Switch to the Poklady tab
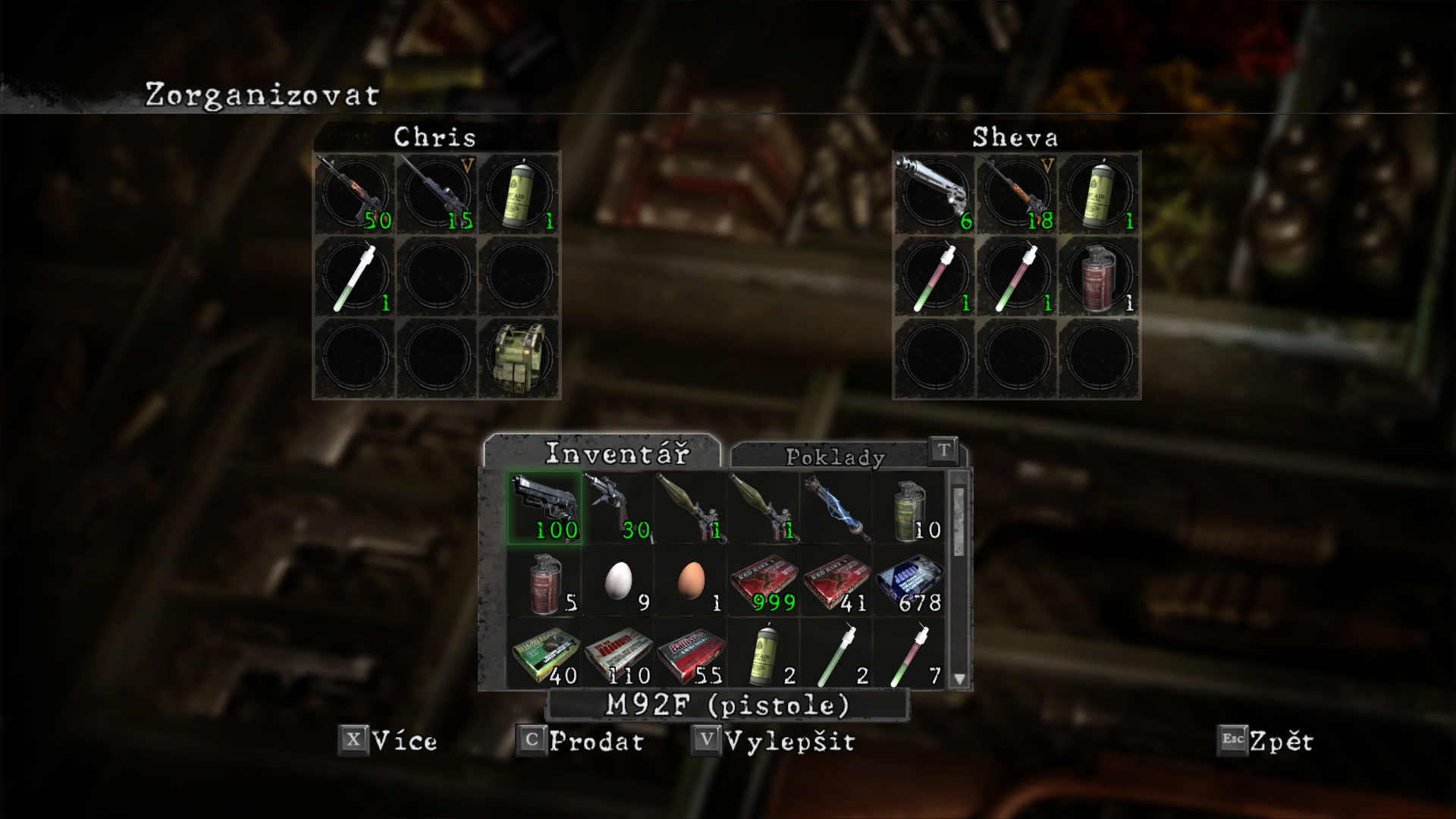This screenshot has height=819, width=1456. (834, 457)
